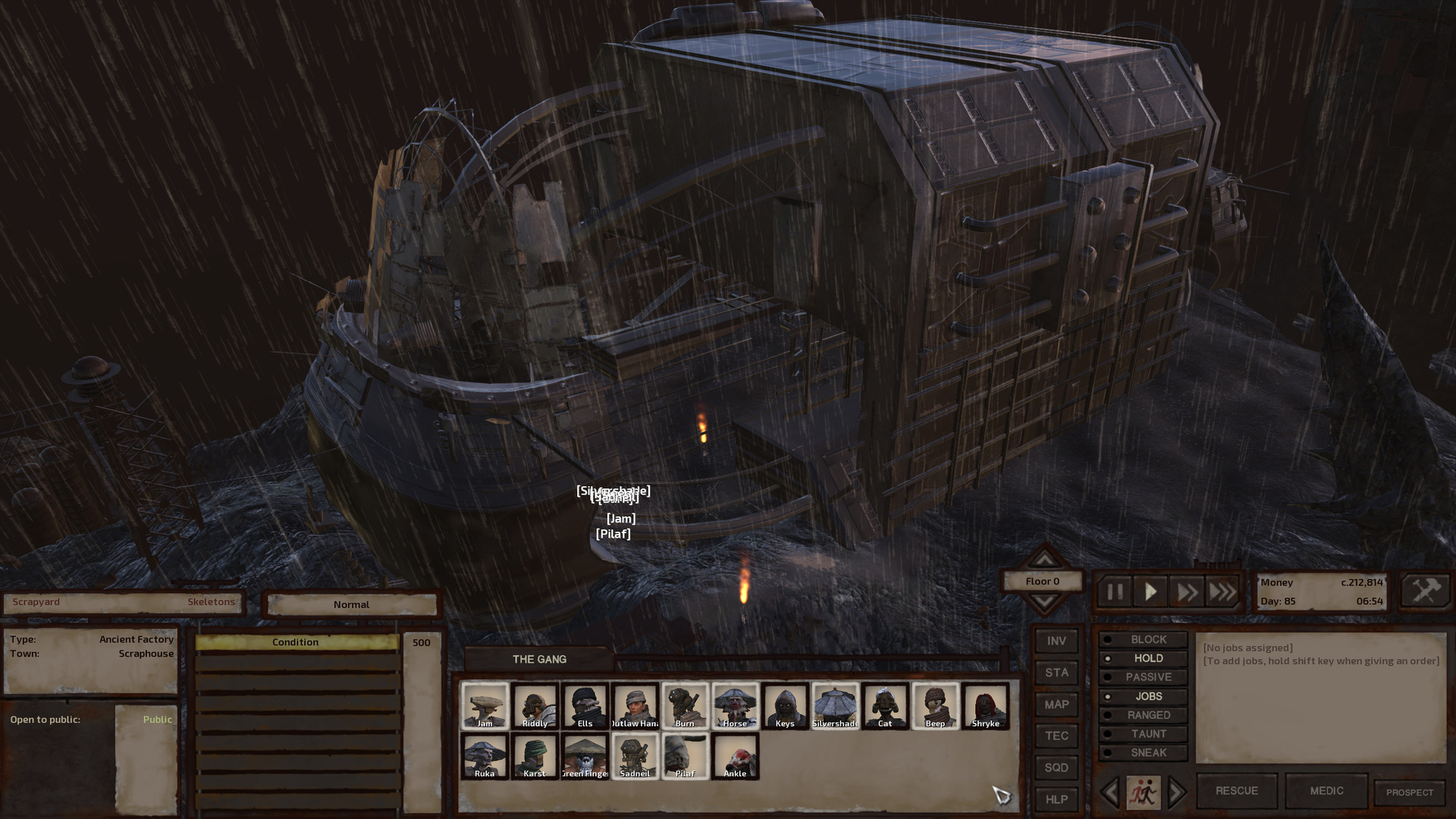Image resolution: width=1456 pixels, height=819 pixels.
Task: Open the STA stats panel
Action: pyautogui.click(x=1056, y=673)
